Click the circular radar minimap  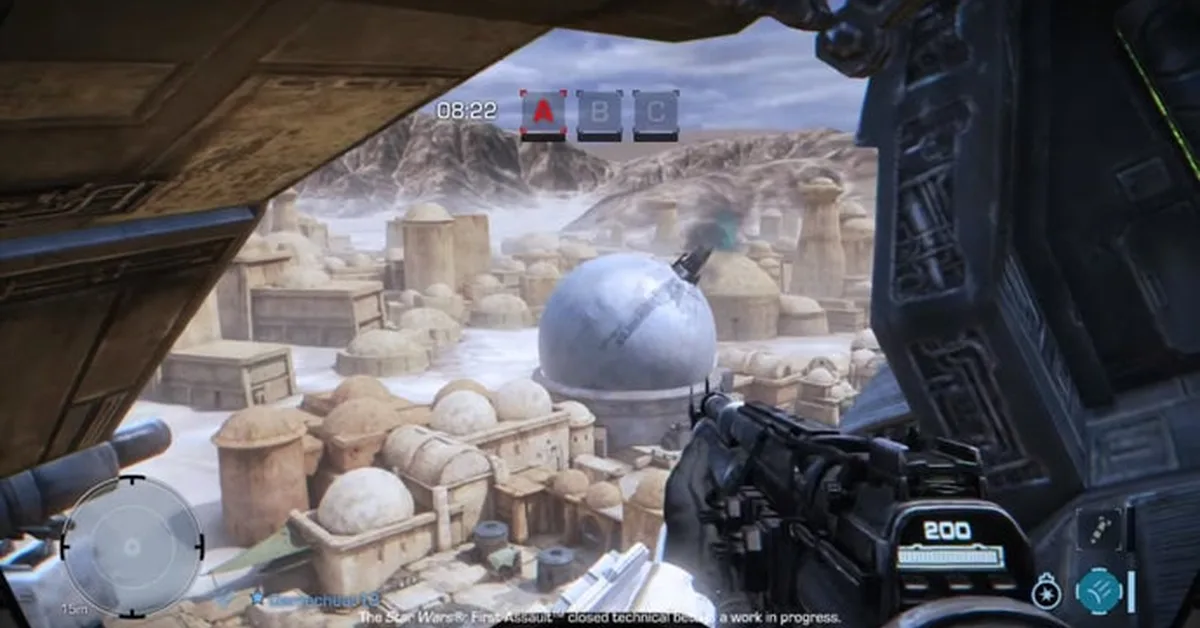pos(132,546)
